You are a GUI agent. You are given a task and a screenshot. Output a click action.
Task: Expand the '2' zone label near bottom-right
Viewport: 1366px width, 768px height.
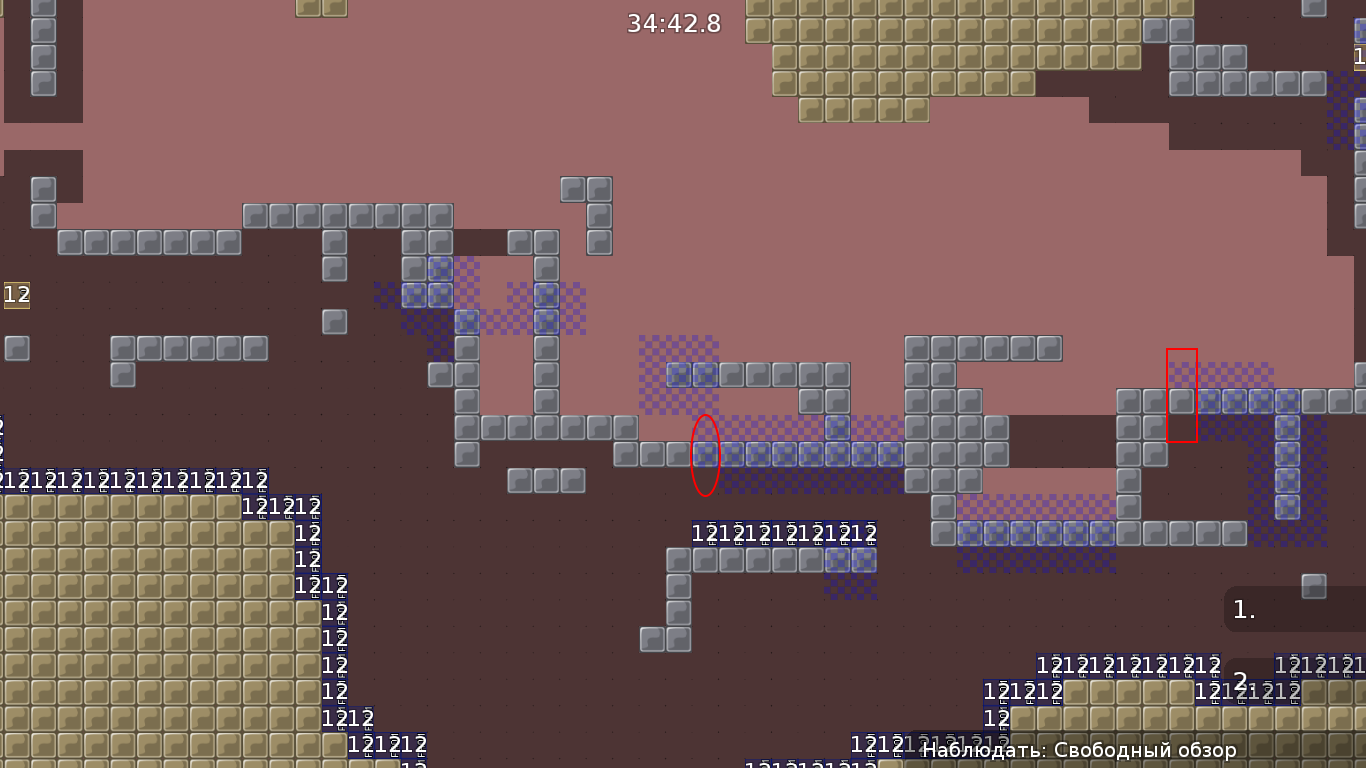click(x=1240, y=679)
